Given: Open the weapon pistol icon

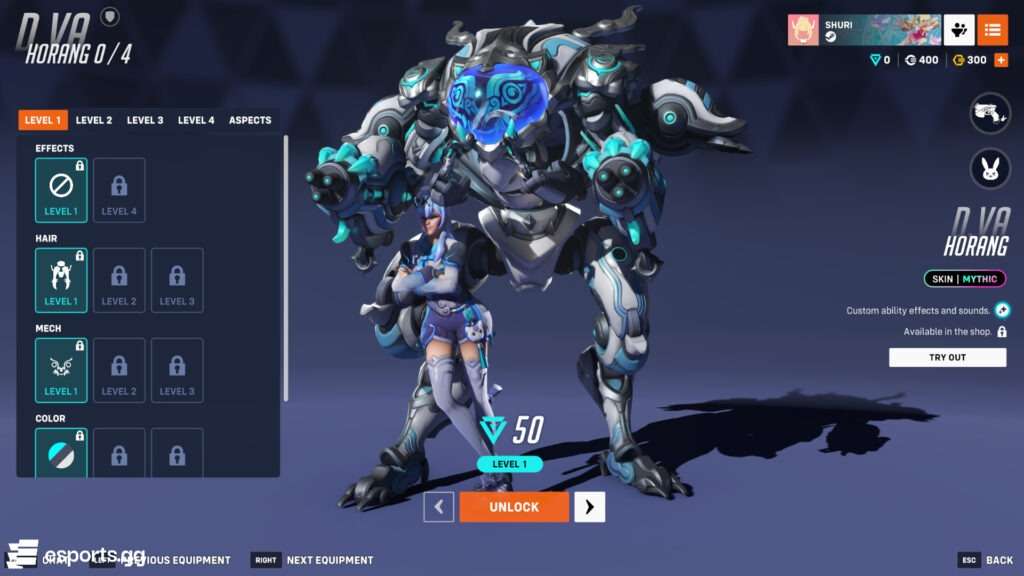Looking at the screenshot, I should 990,113.
